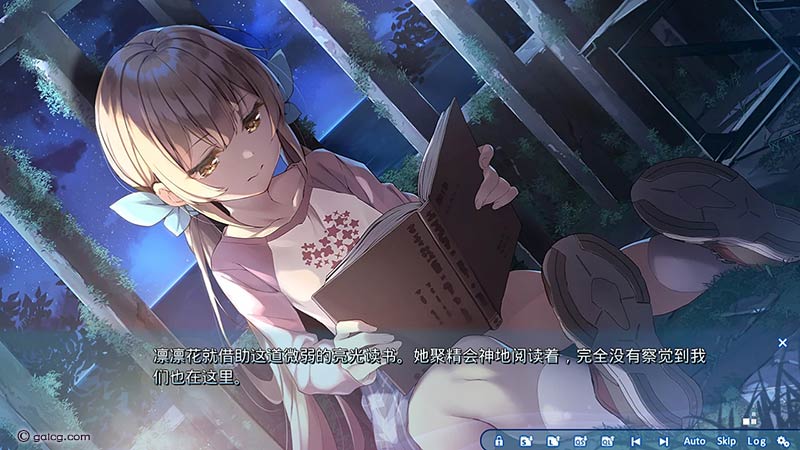The height and width of the screenshot is (450, 800).
Task: Open settings via the gears icon
Action: click(783, 441)
